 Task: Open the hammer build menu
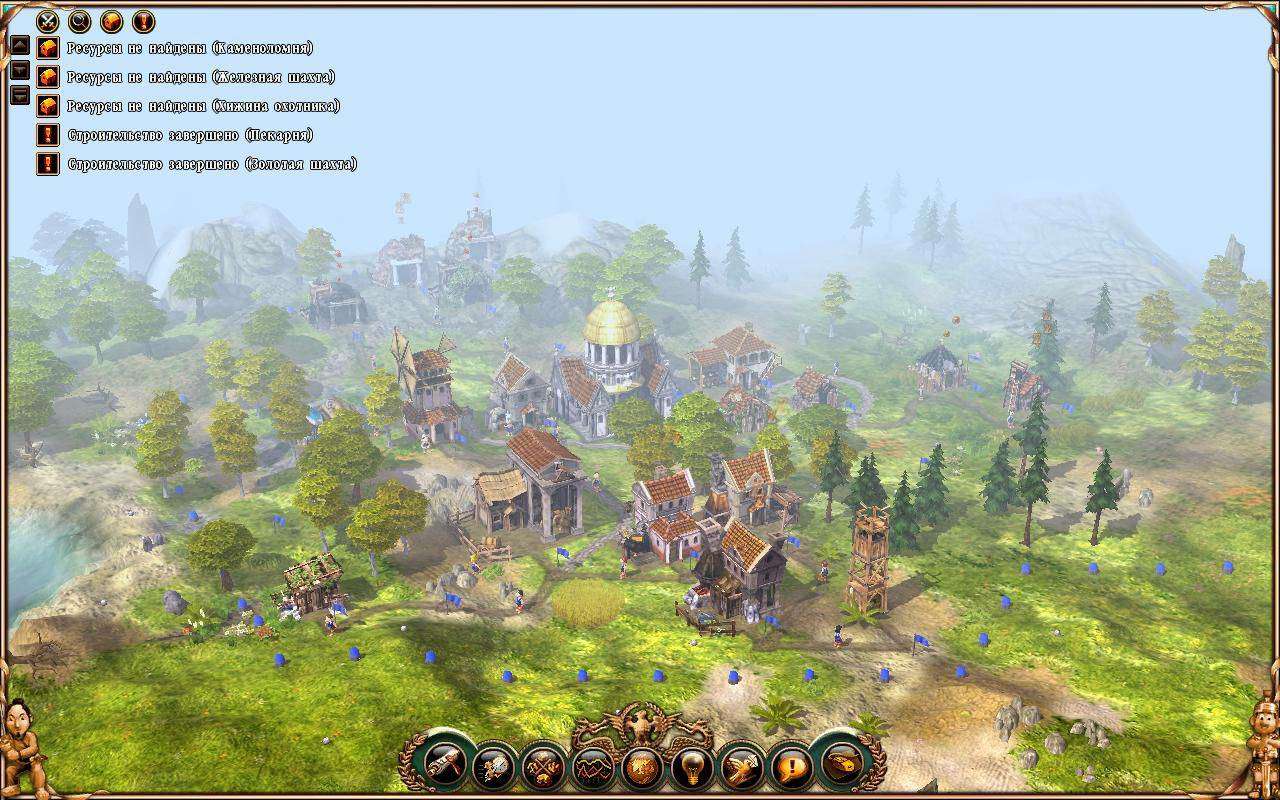443,765
